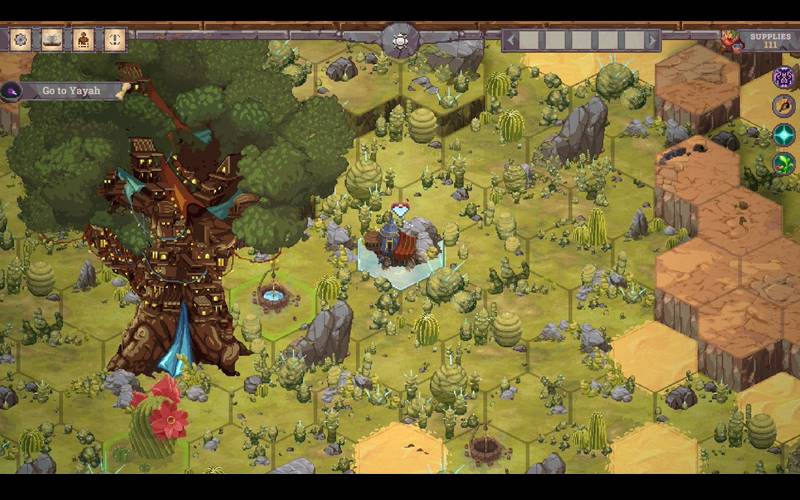Viewport: 800px width, 500px height.
Task: Open the exclamation mark quest log
Action: click(115, 40)
